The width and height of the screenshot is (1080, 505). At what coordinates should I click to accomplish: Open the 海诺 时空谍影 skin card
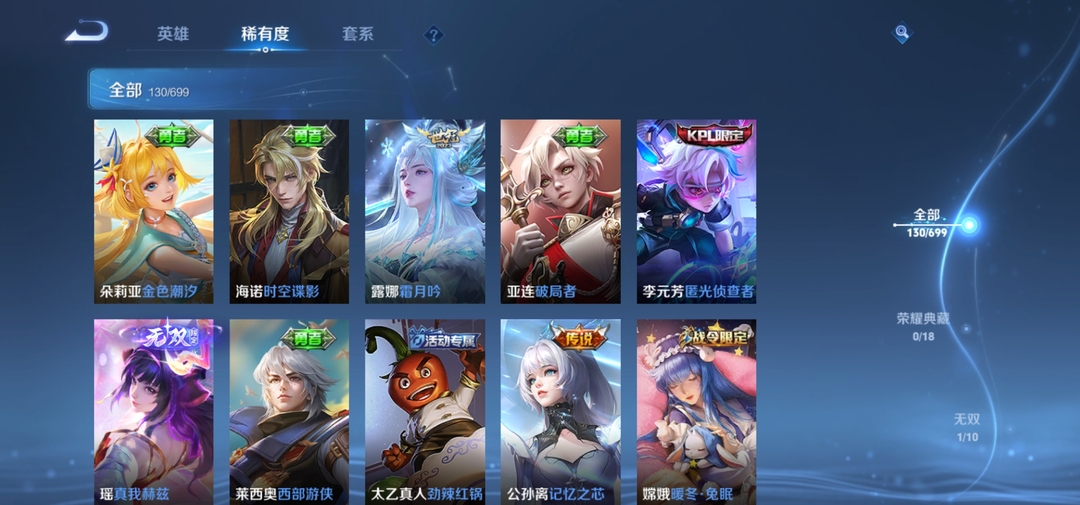coord(289,211)
